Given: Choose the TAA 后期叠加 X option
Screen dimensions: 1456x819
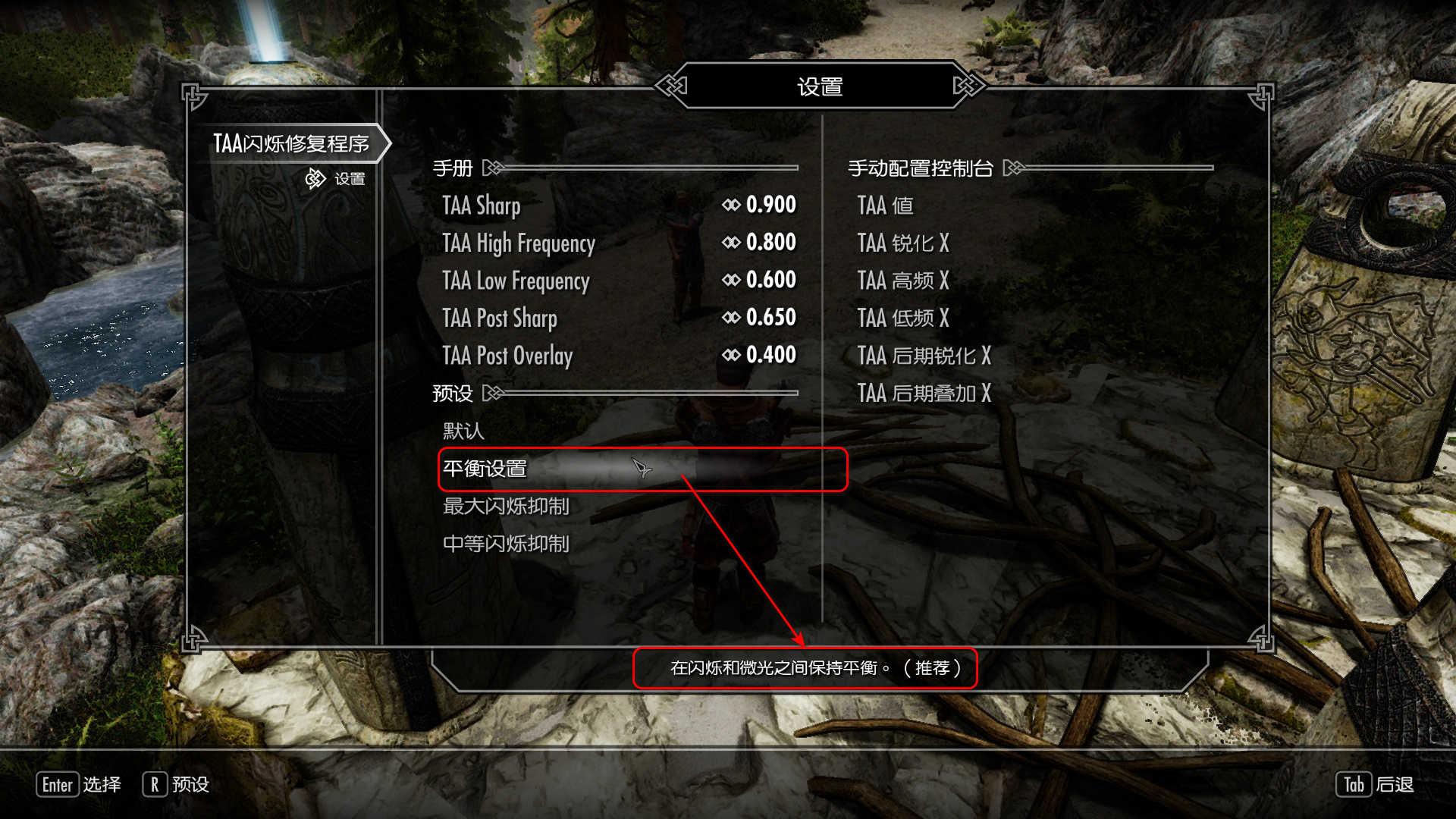Looking at the screenshot, I should [924, 393].
